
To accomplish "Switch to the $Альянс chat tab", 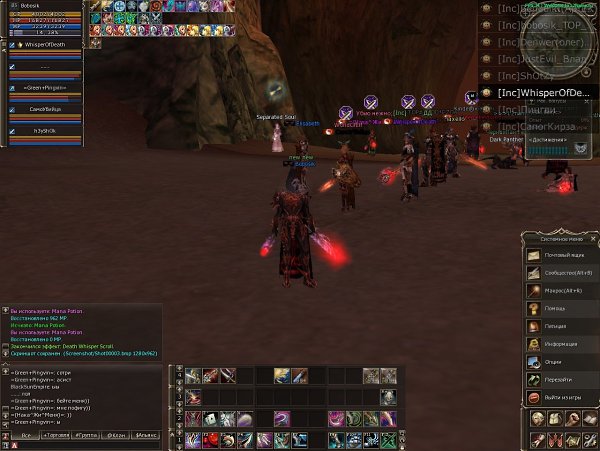I will pos(146,437).
